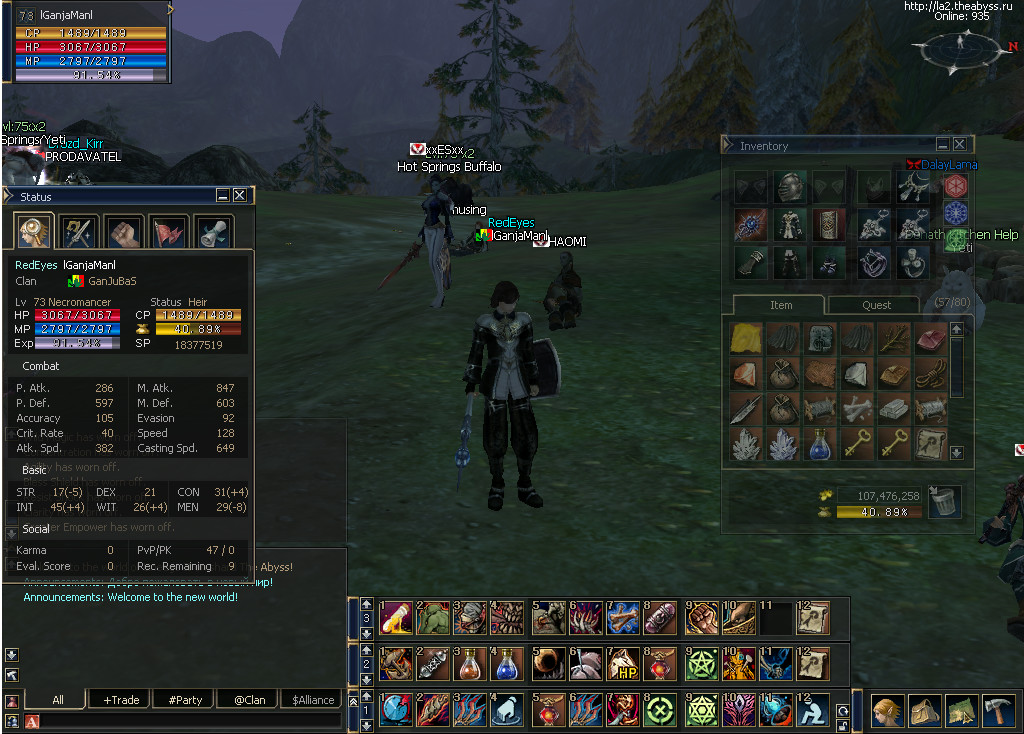Screen dimensions: 1024x734
Task: Click the compass radar at top right
Action: click(959, 45)
